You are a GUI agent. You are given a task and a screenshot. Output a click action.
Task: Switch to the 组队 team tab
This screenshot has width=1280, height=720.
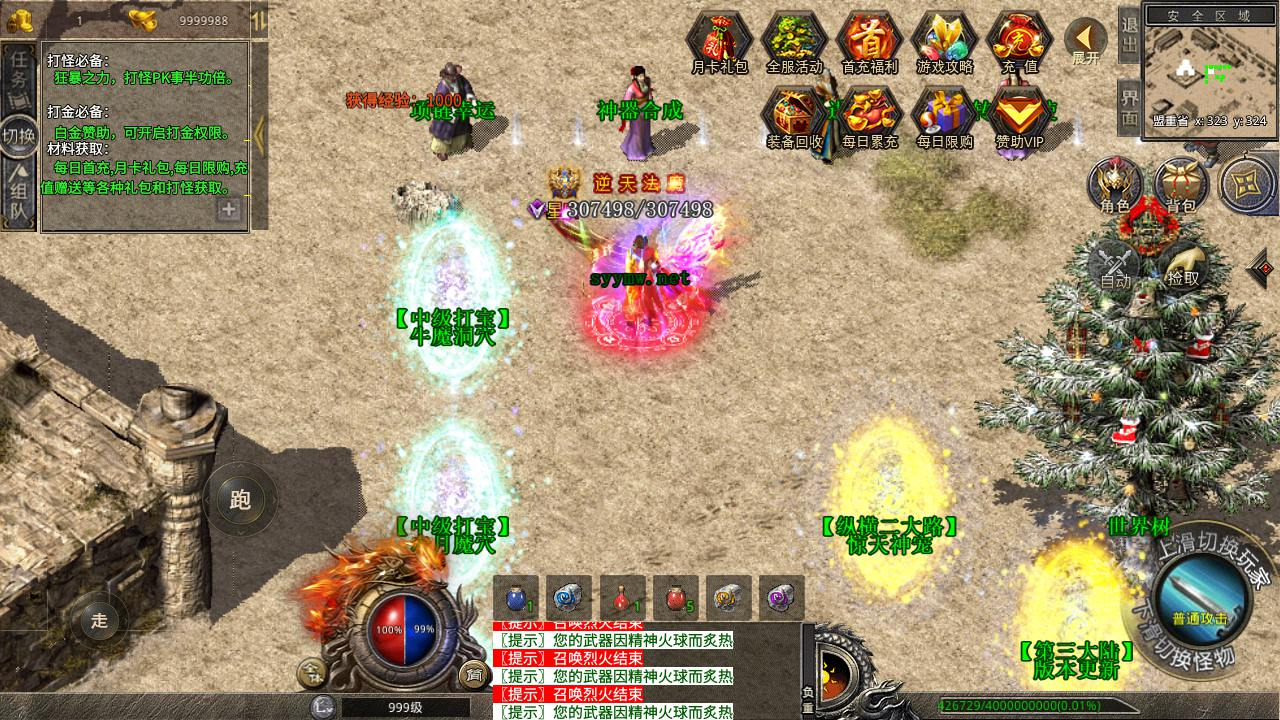point(19,195)
